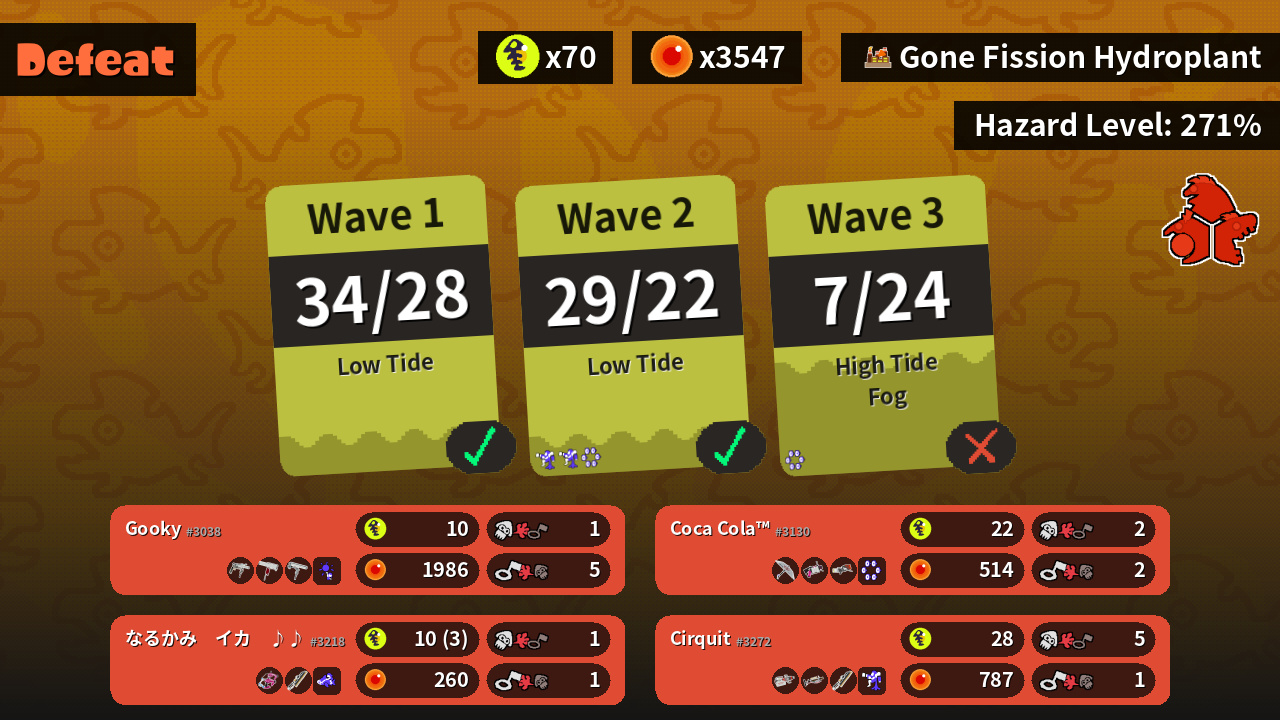Image resolution: width=1280 pixels, height=720 pixels.
Task: Open the Wave 2 Low Tide card
Action: [633, 325]
